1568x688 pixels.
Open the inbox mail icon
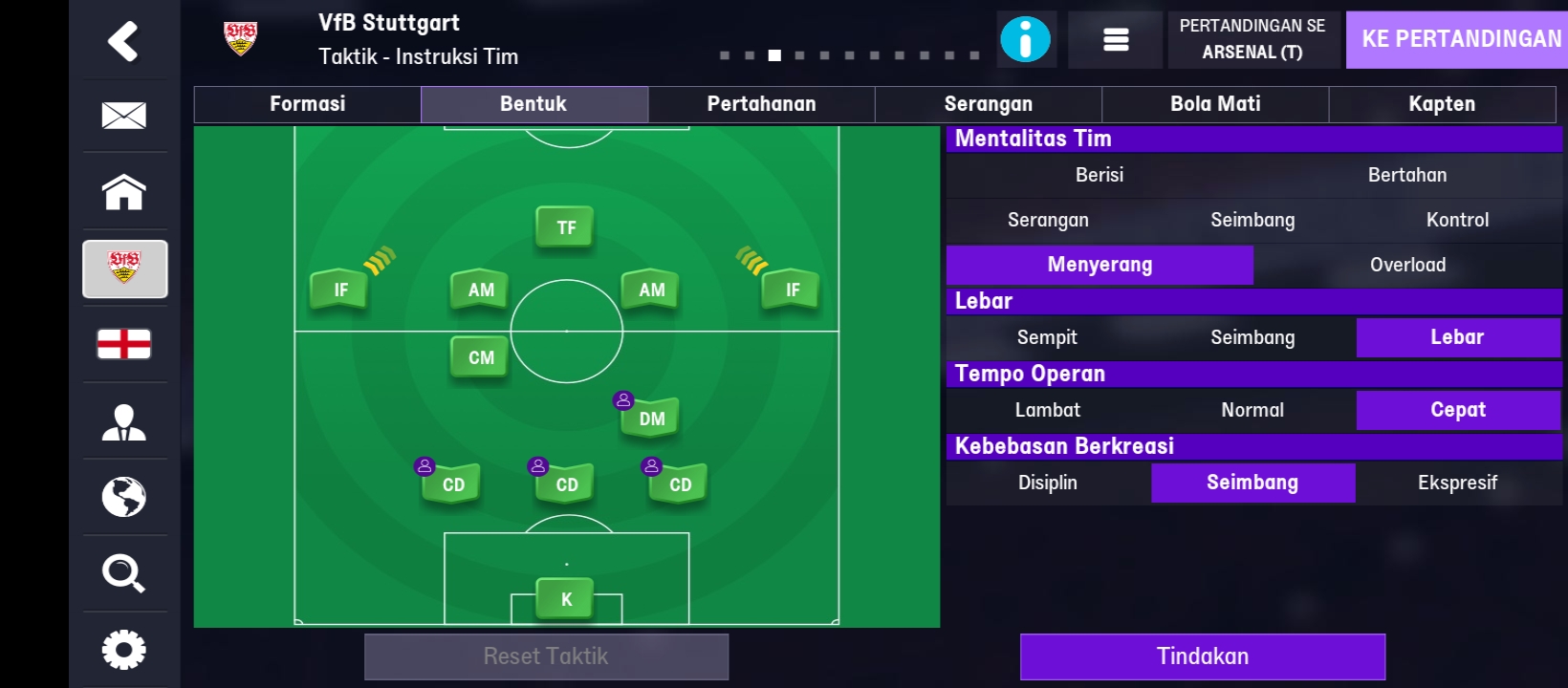pos(123,116)
